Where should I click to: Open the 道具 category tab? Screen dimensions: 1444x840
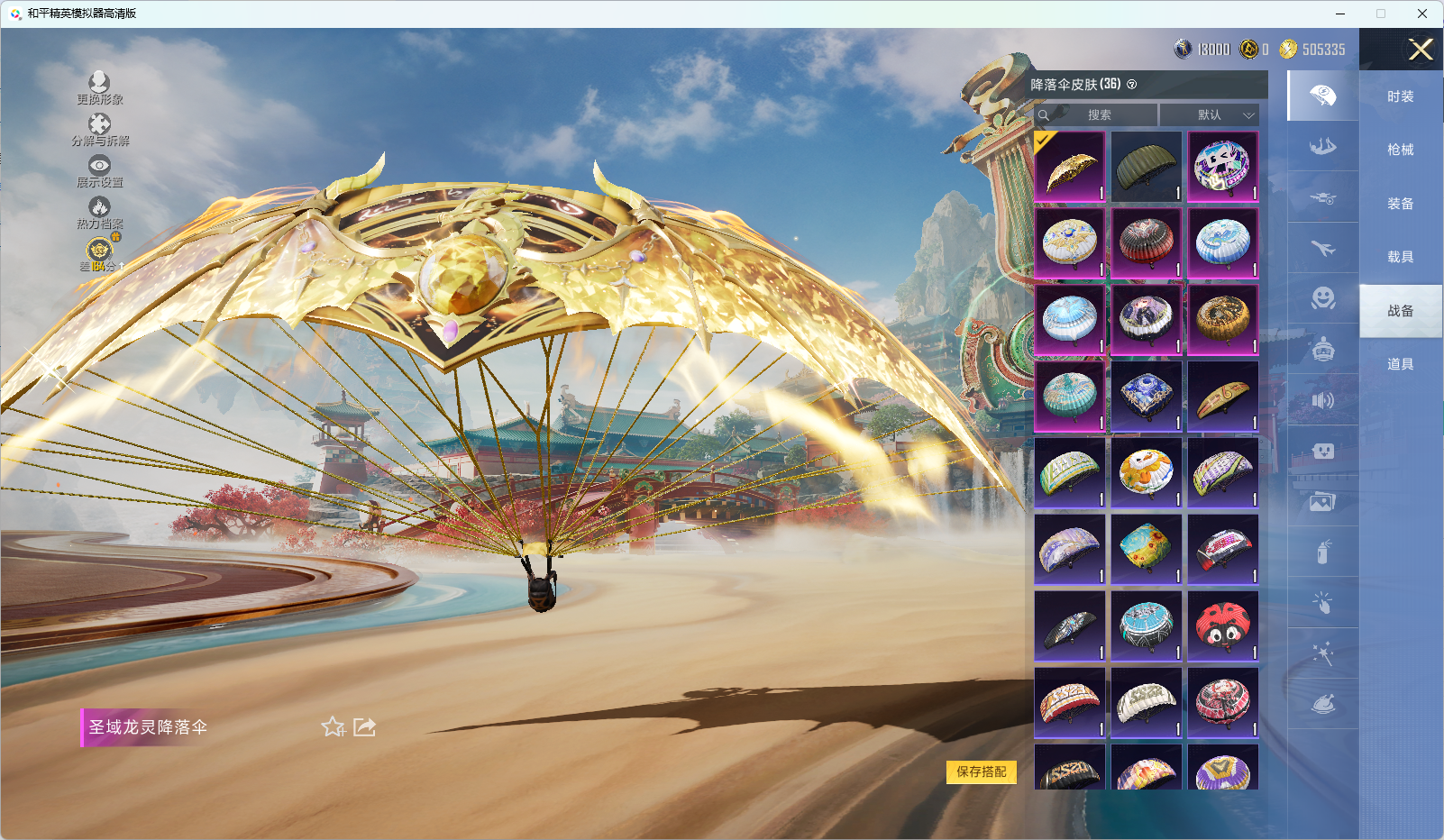1400,364
